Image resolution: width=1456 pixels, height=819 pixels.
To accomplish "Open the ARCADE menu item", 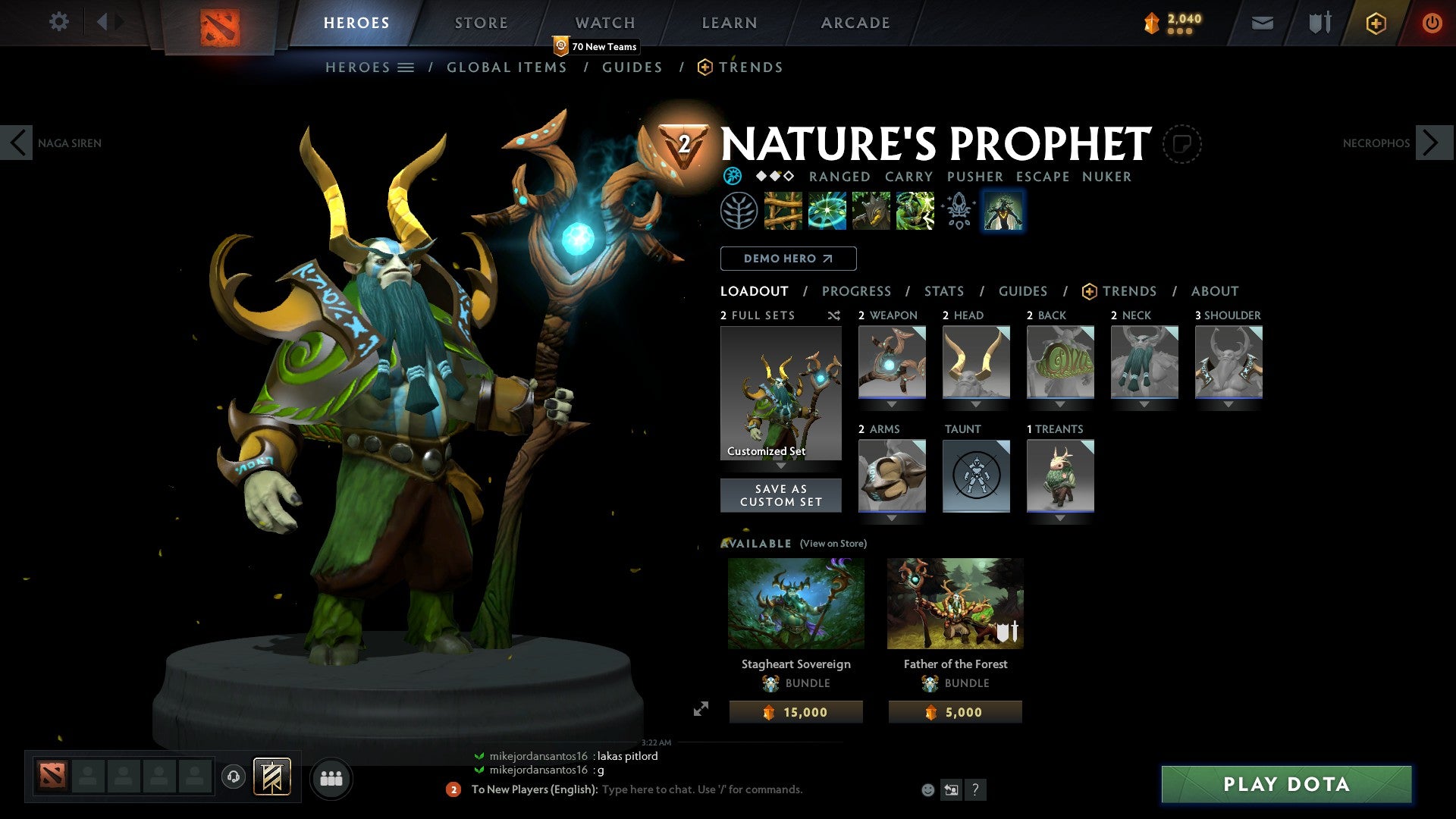I will [x=855, y=23].
